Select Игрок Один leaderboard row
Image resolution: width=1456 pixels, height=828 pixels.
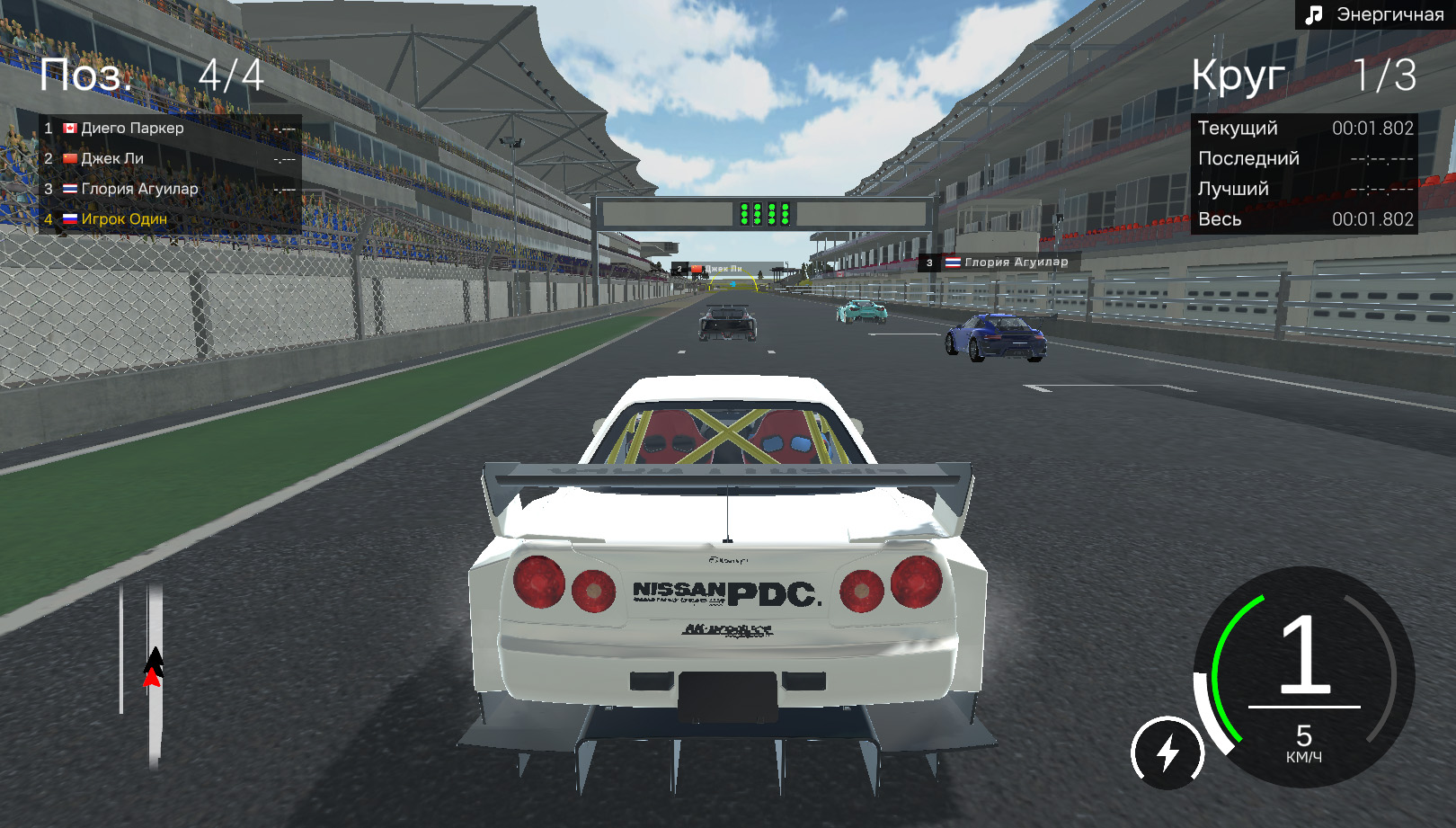click(x=170, y=219)
